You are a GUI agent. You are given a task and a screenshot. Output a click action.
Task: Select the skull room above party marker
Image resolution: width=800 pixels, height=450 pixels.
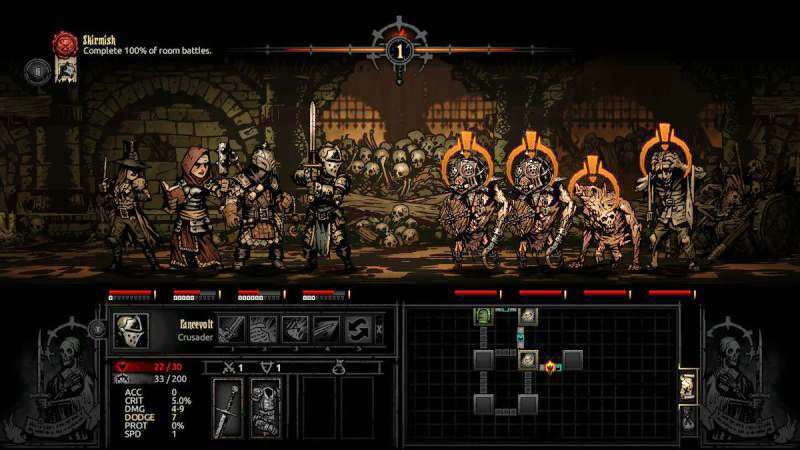tap(527, 317)
